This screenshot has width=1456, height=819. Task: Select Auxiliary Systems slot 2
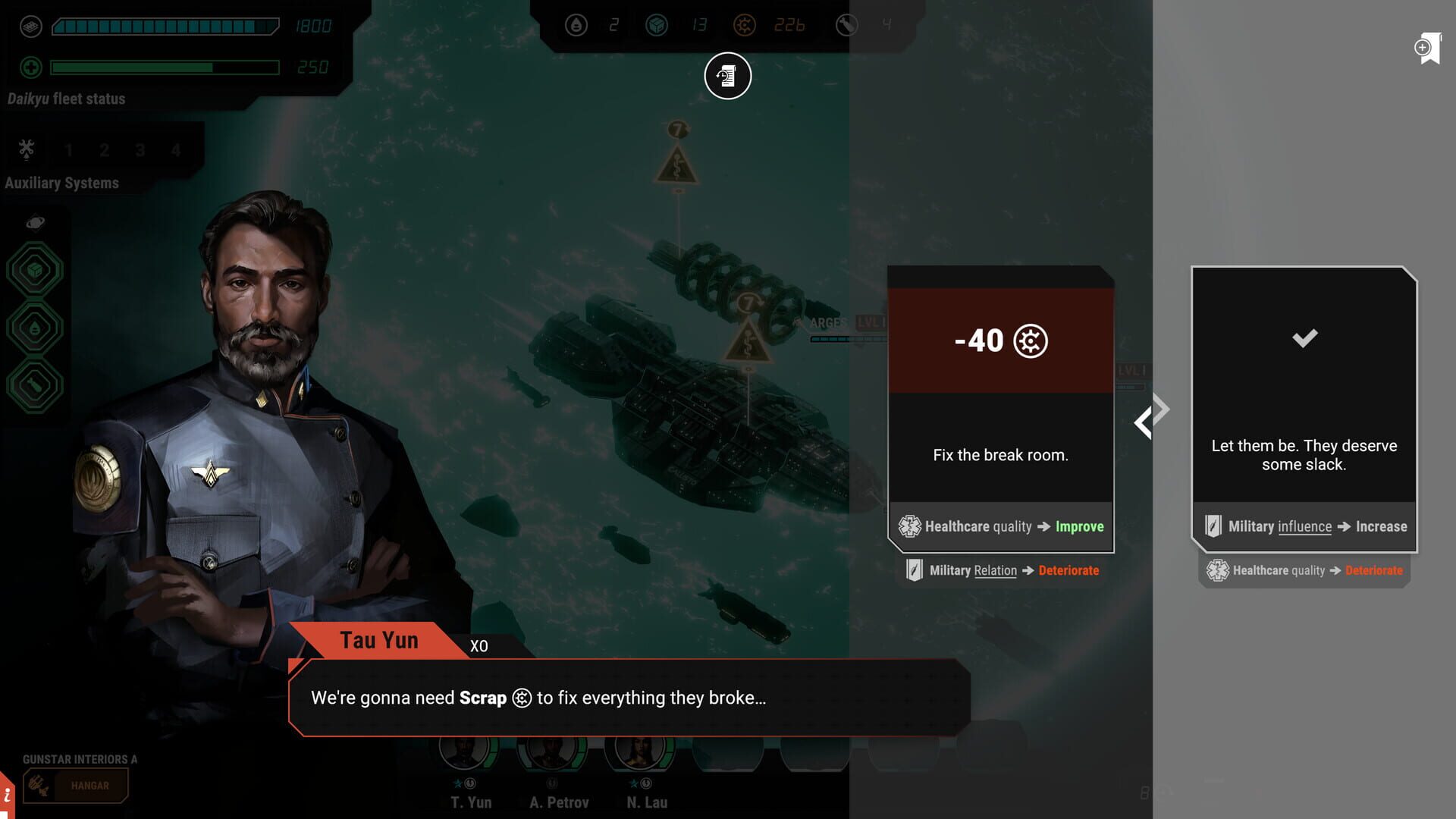104,150
